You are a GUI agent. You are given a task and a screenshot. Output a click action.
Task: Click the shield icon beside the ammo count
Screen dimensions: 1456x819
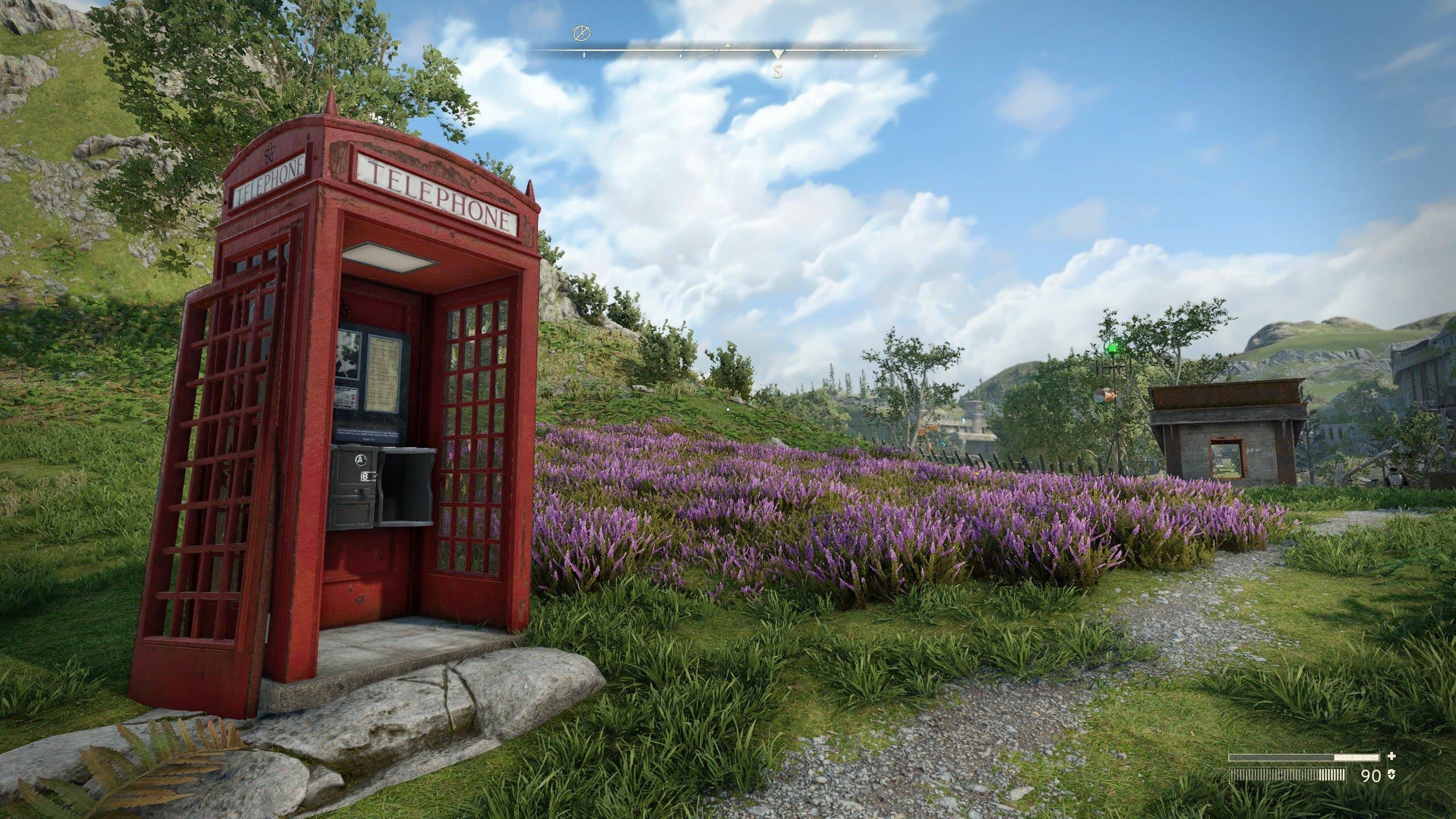point(1391,774)
